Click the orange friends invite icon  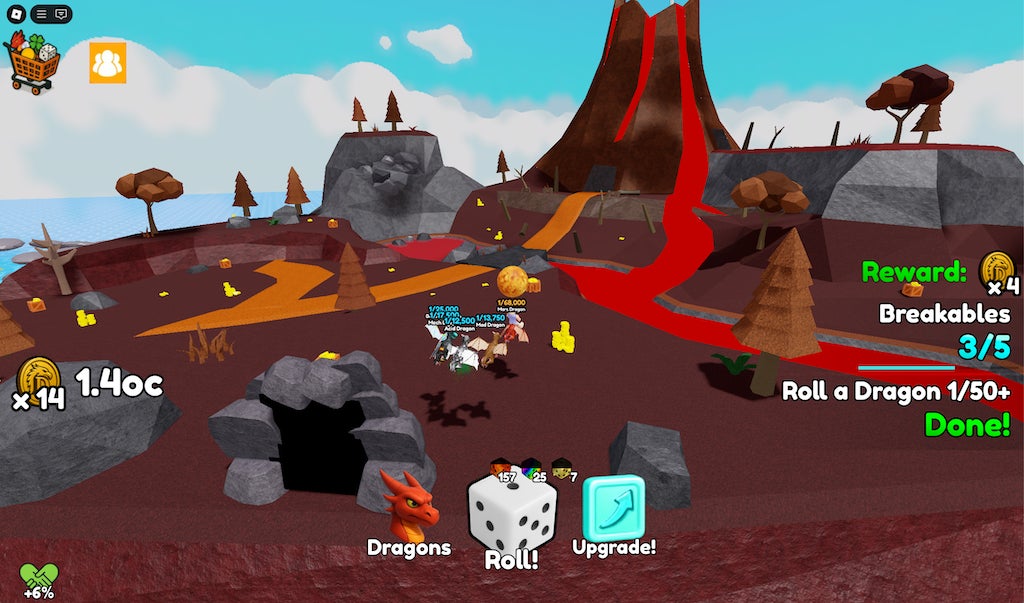point(107,62)
